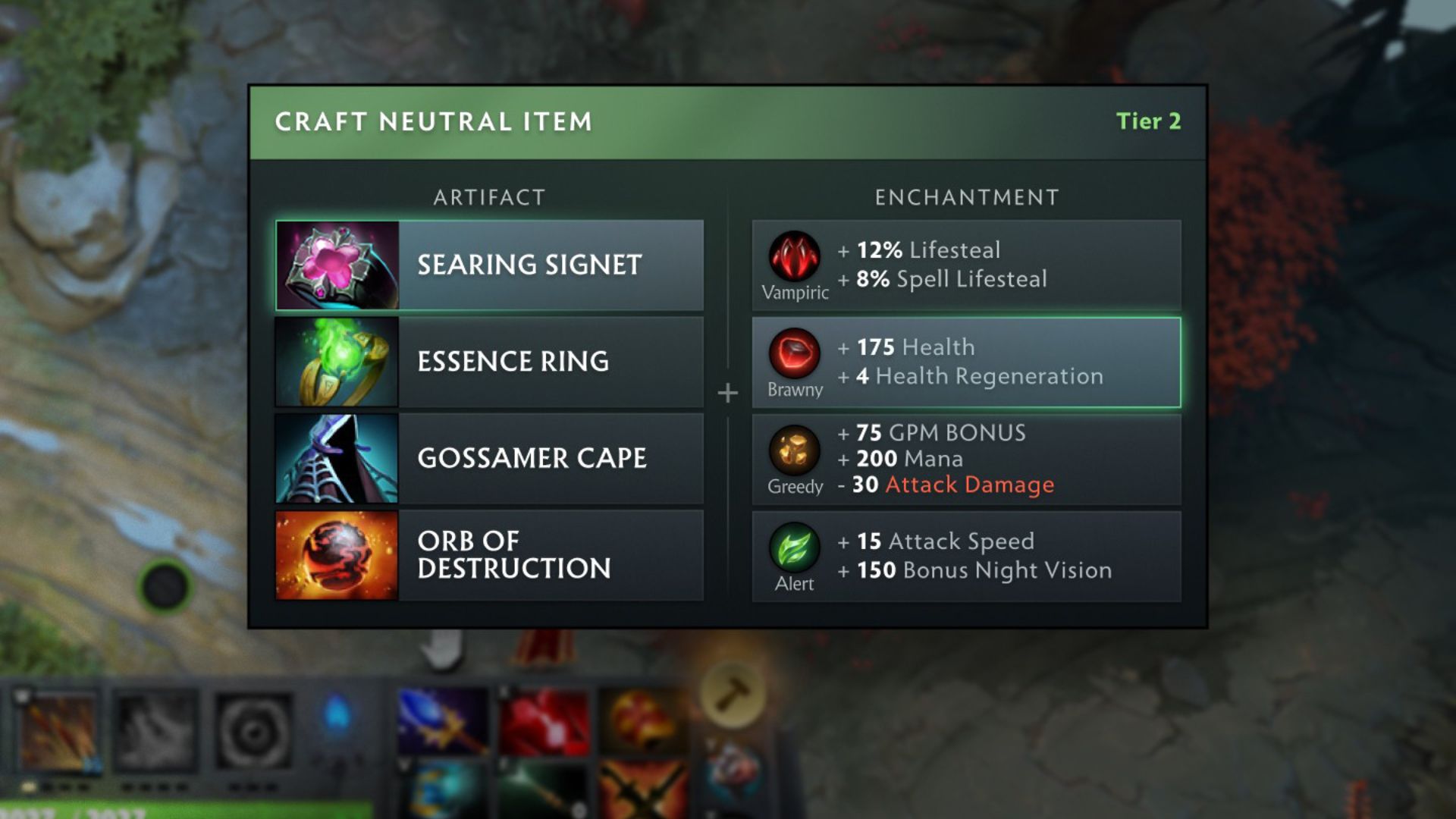Click the Tier 2 label

click(1149, 120)
